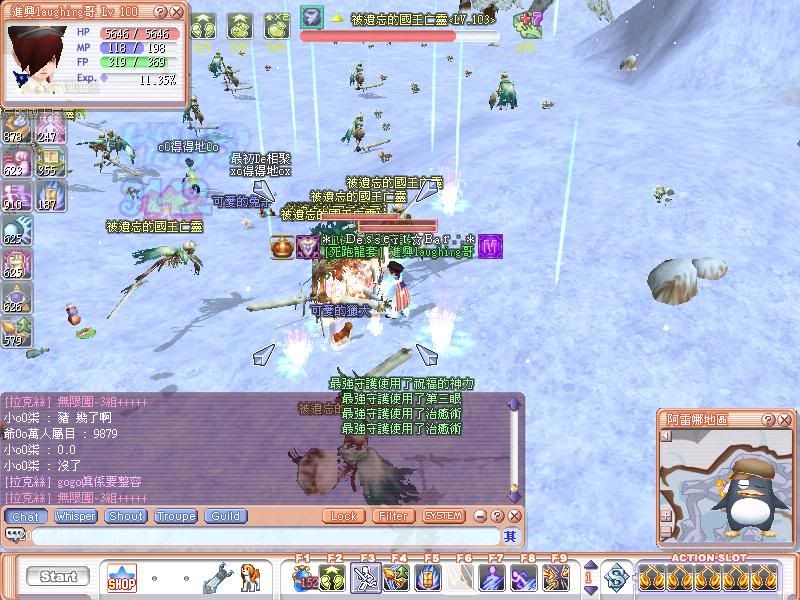Open the Guild chat tab

click(x=225, y=516)
